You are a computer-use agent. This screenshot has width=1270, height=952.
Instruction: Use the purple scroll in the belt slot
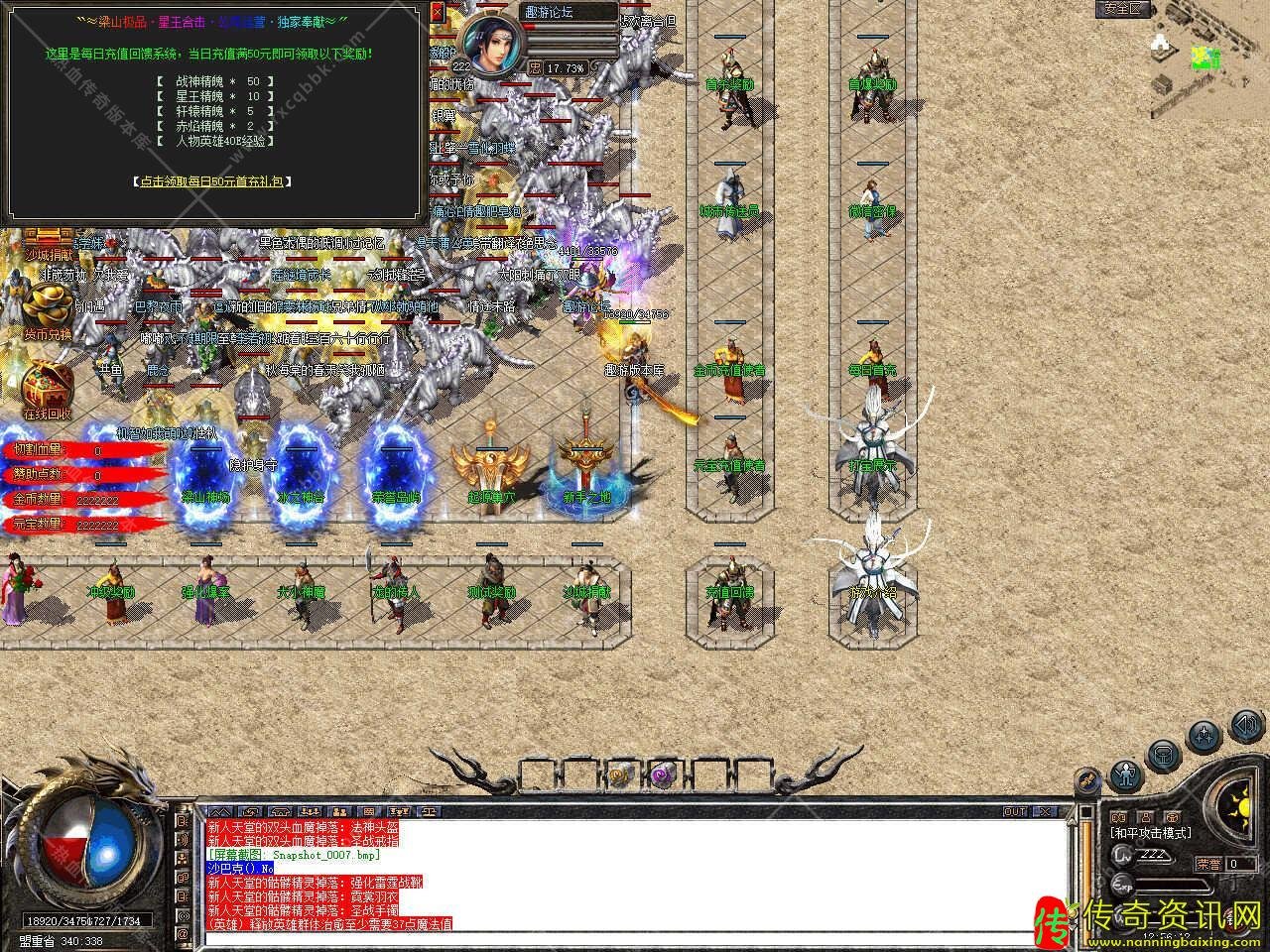pos(662,773)
